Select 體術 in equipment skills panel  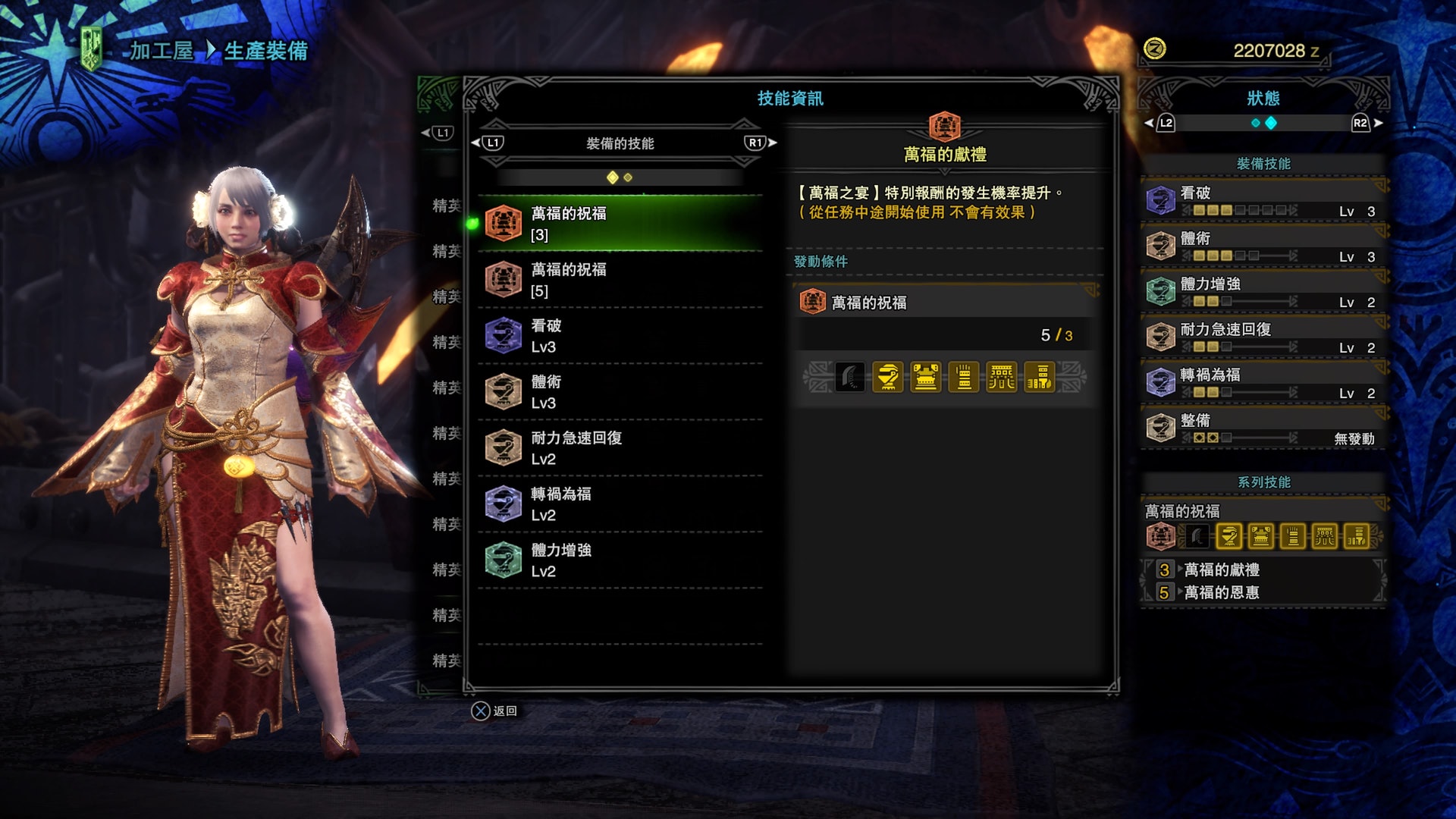tap(1263, 246)
